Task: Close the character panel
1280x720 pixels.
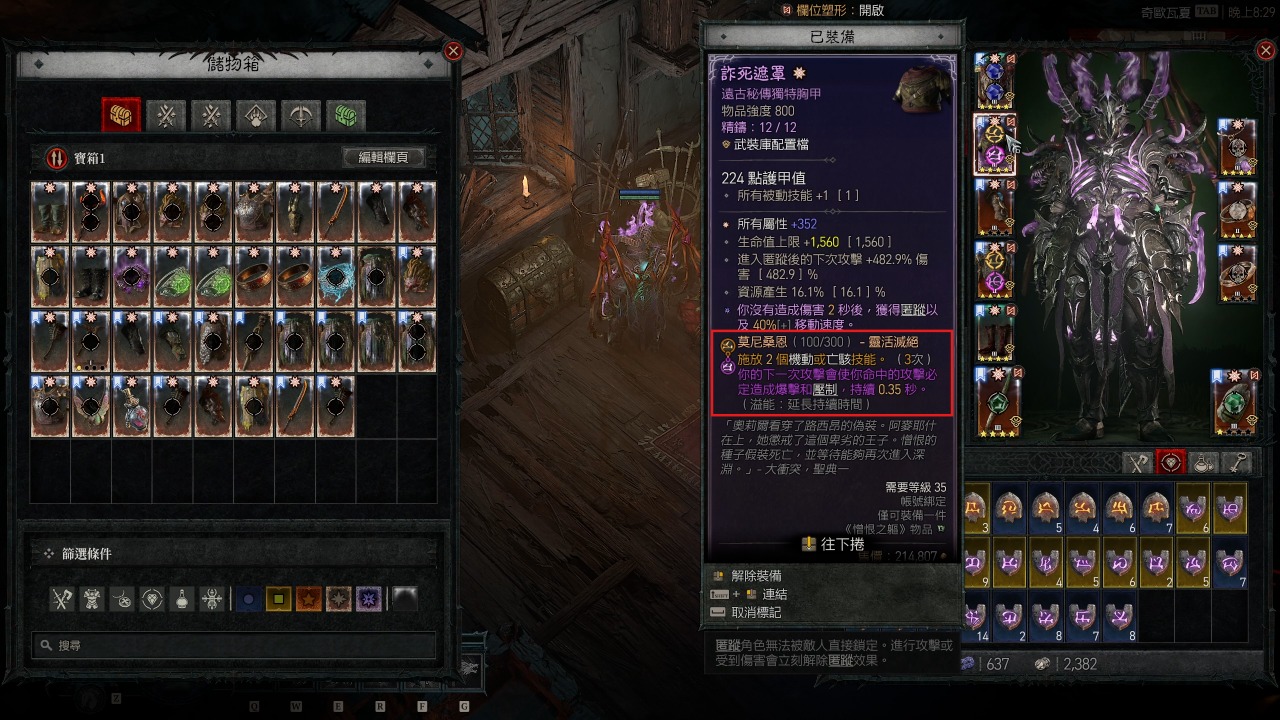Action: click(x=1266, y=51)
